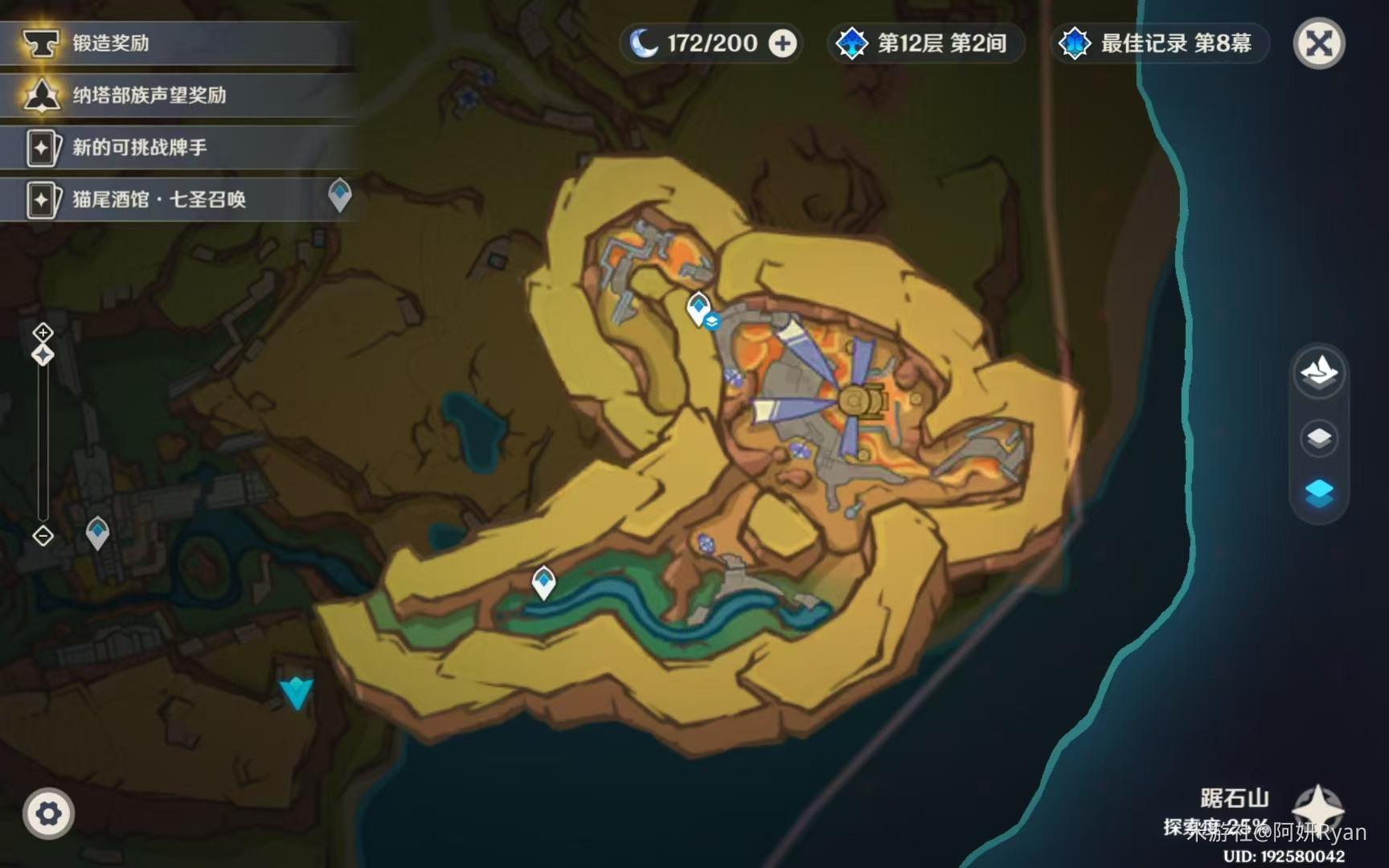This screenshot has width=1389, height=868.
Task: Show the 最佳记录 第8幕 theater record
Action: click(1160, 43)
